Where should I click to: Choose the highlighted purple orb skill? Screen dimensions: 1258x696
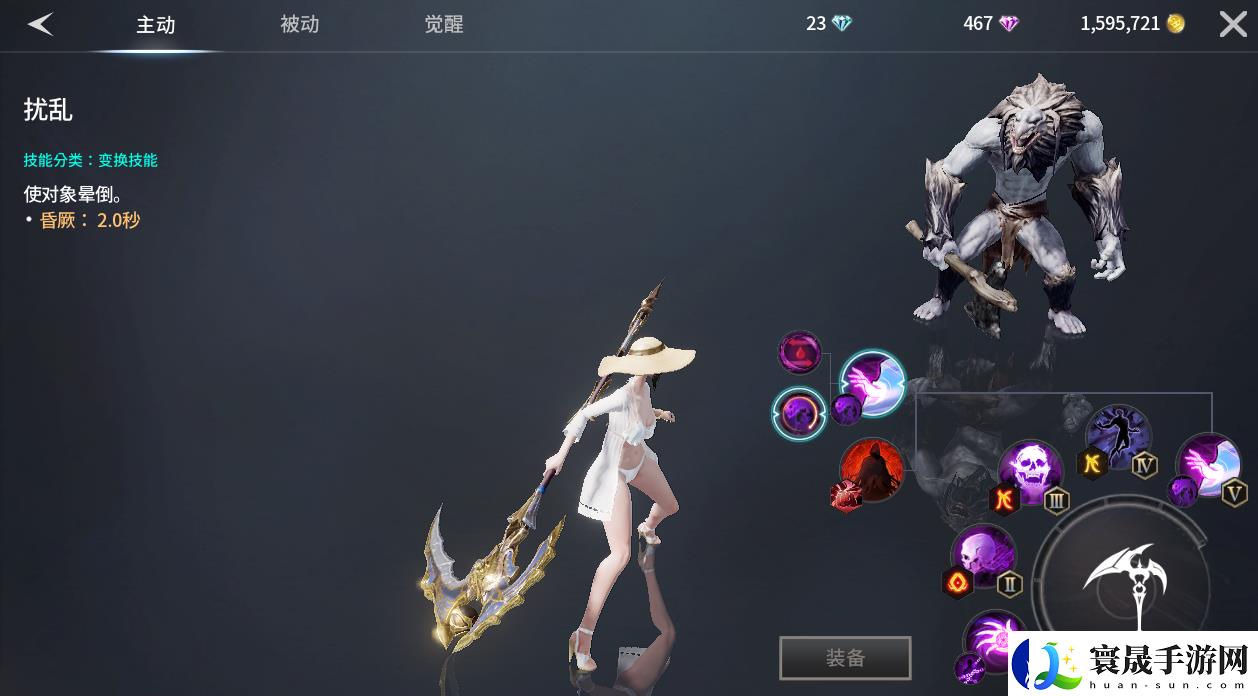800,413
